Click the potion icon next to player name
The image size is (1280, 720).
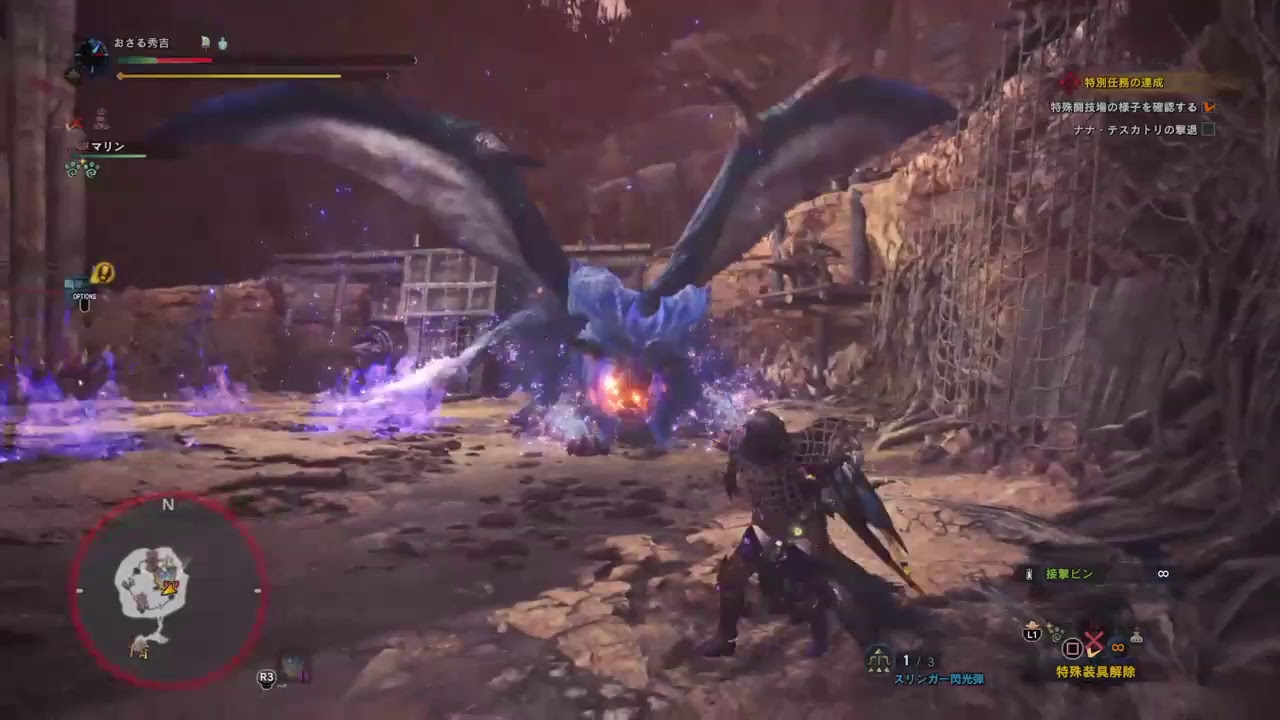point(223,44)
